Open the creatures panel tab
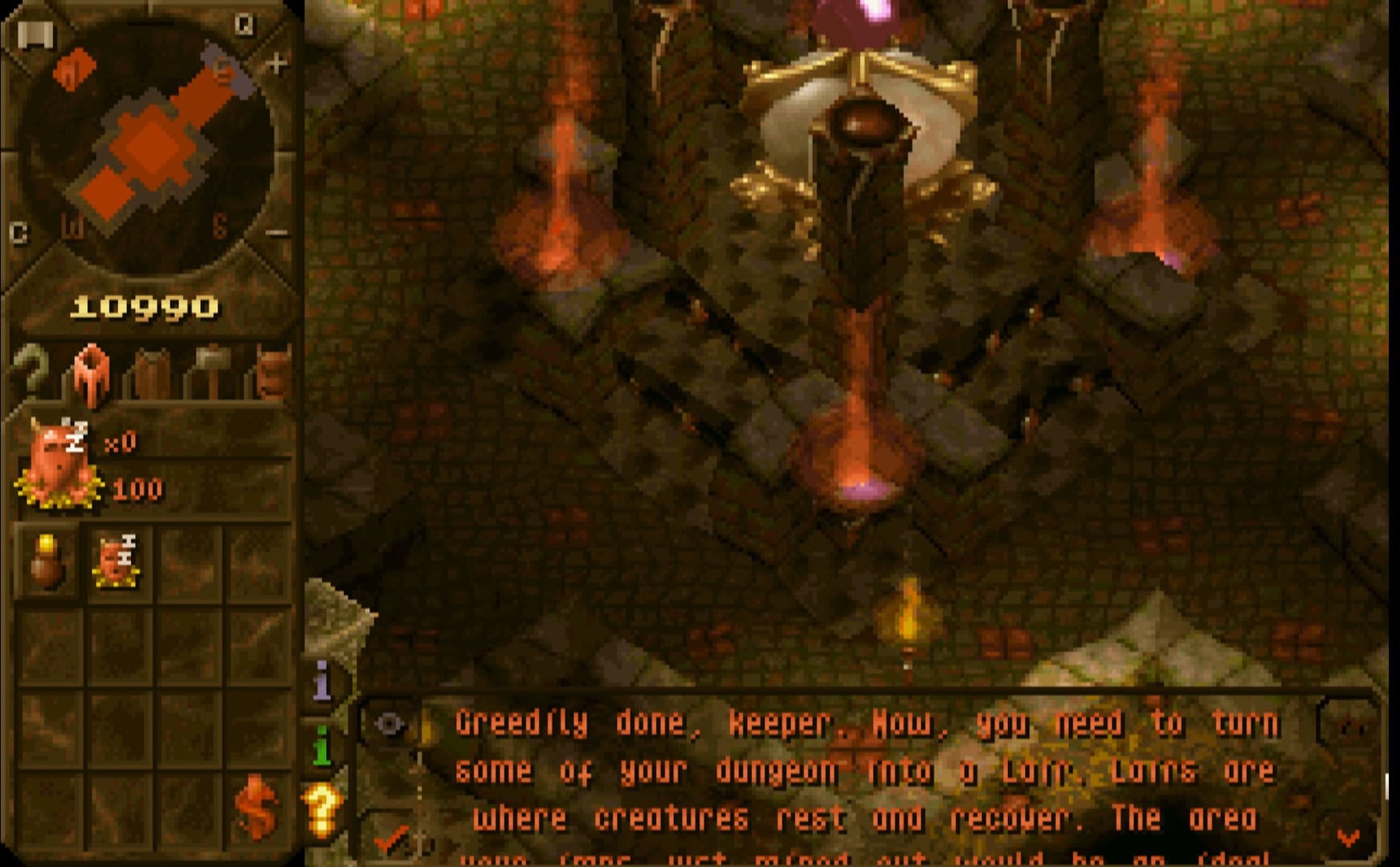 [x=271, y=372]
